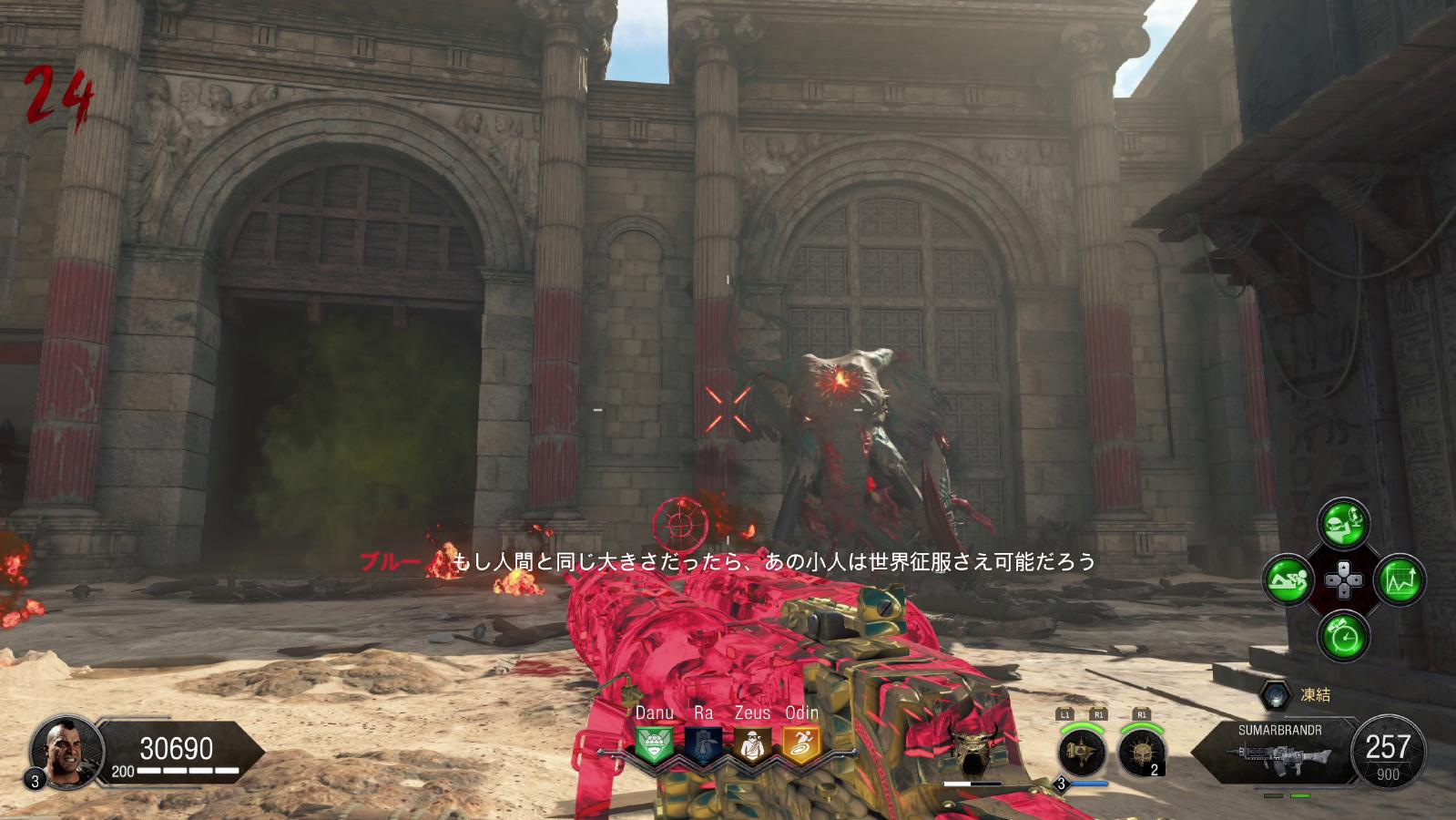The image size is (1456, 820).
Task: Activate the right elixir with the rising graph
Action: (x=1399, y=579)
